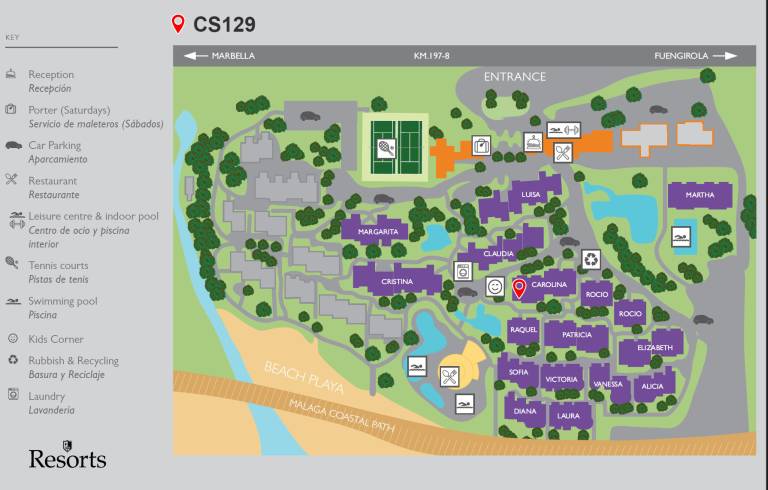Select the Reception legend entry
This screenshot has height=490, width=768.
[x=50, y=75]
